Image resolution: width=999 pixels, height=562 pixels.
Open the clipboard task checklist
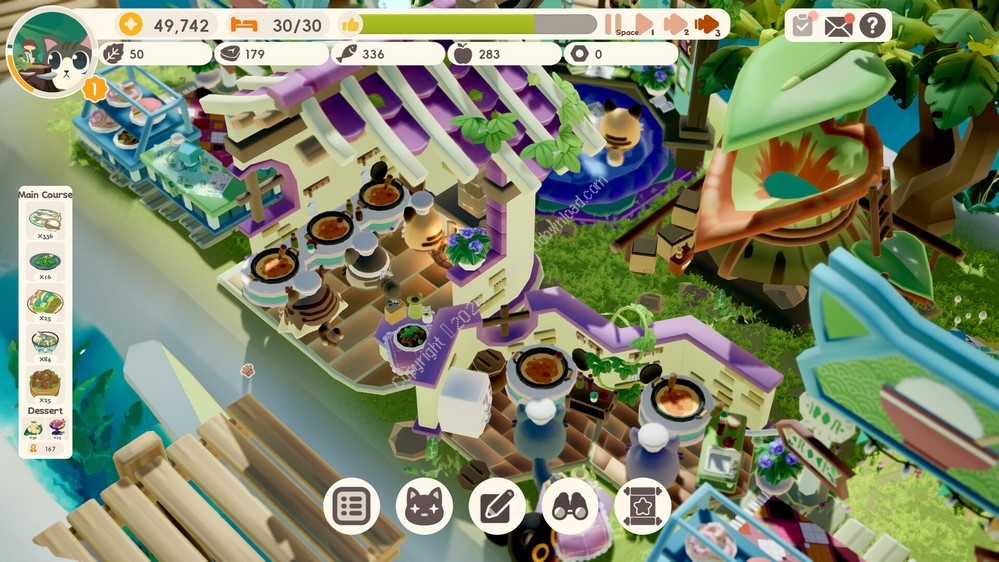click(x=801, y=25)
